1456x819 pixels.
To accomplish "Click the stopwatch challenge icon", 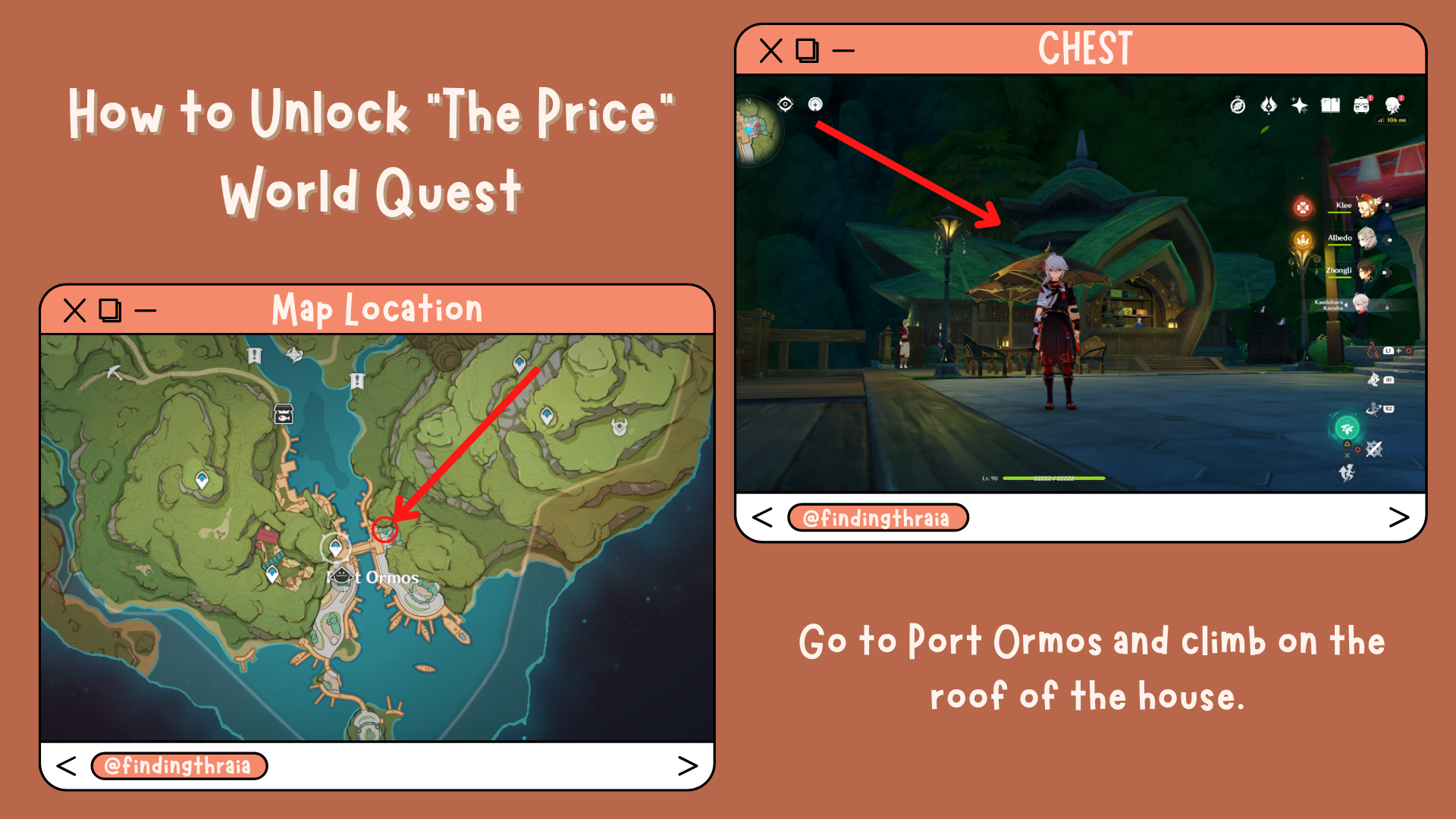I will 1238,105.
